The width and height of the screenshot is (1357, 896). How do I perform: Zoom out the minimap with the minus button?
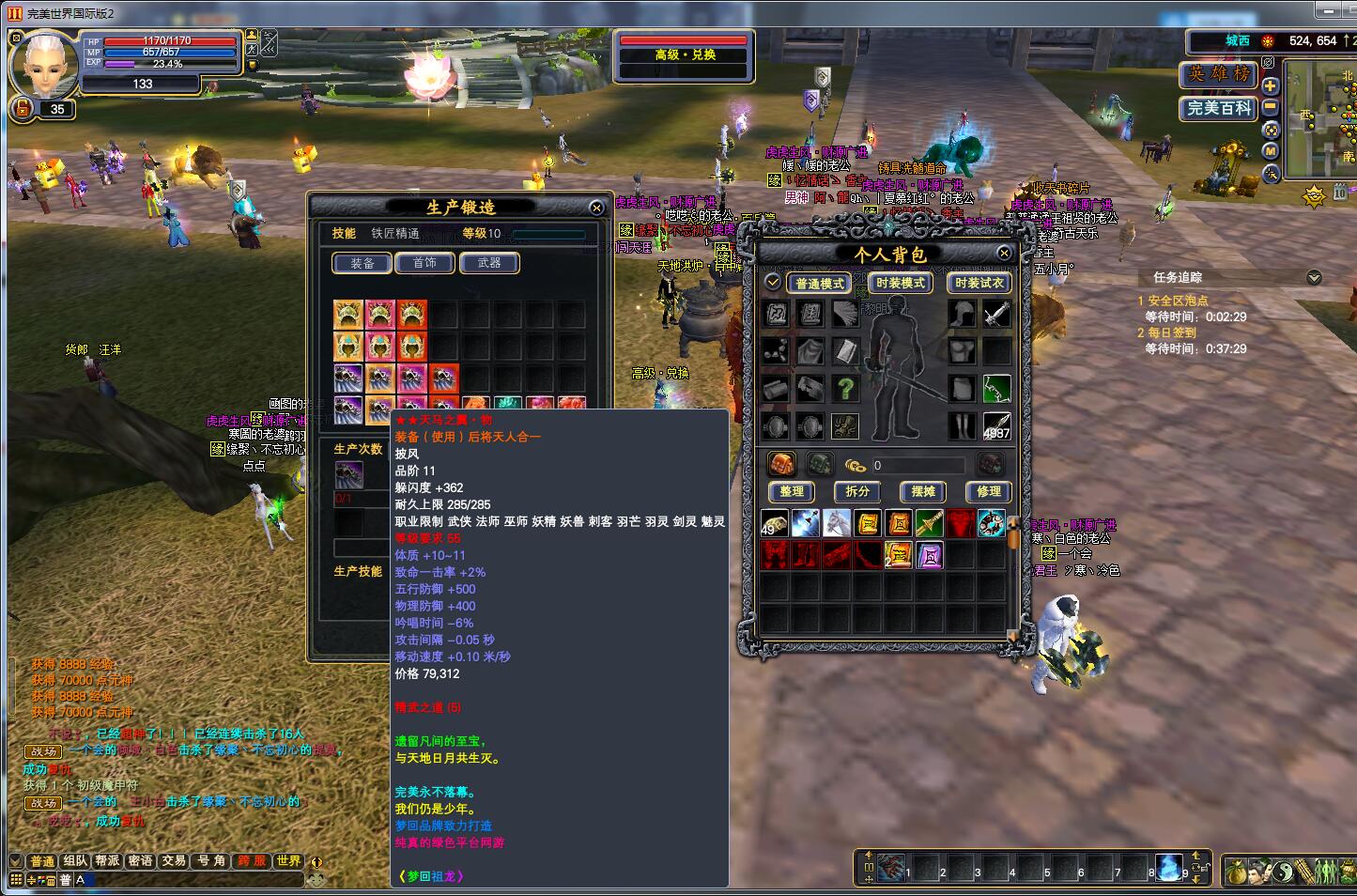pyautogui.click(x=1271, y=105)
